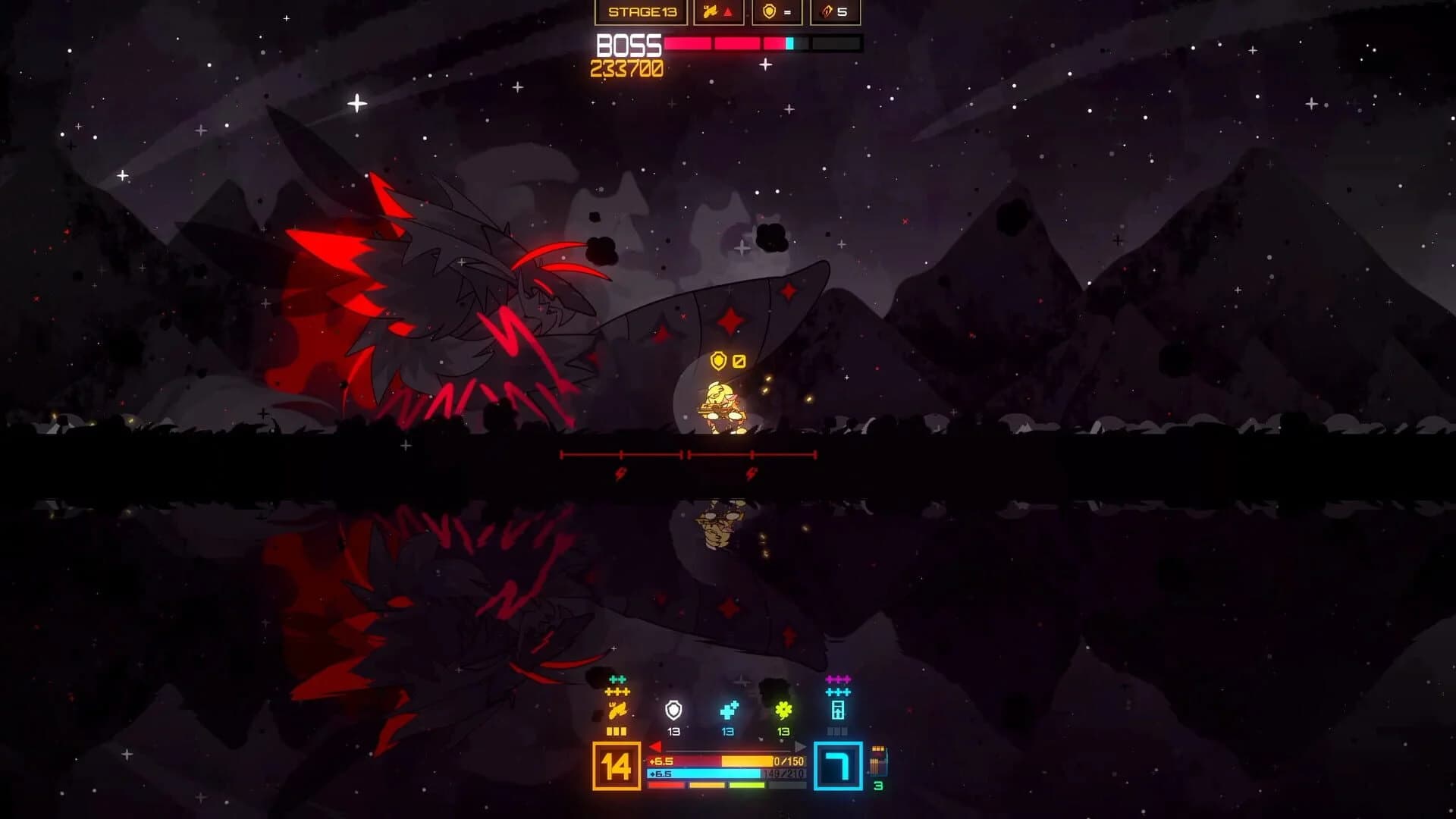Viewport: 1456px width, 819px height.
Task: Click the shield icon in the top status bar
Action: point(769,11)
